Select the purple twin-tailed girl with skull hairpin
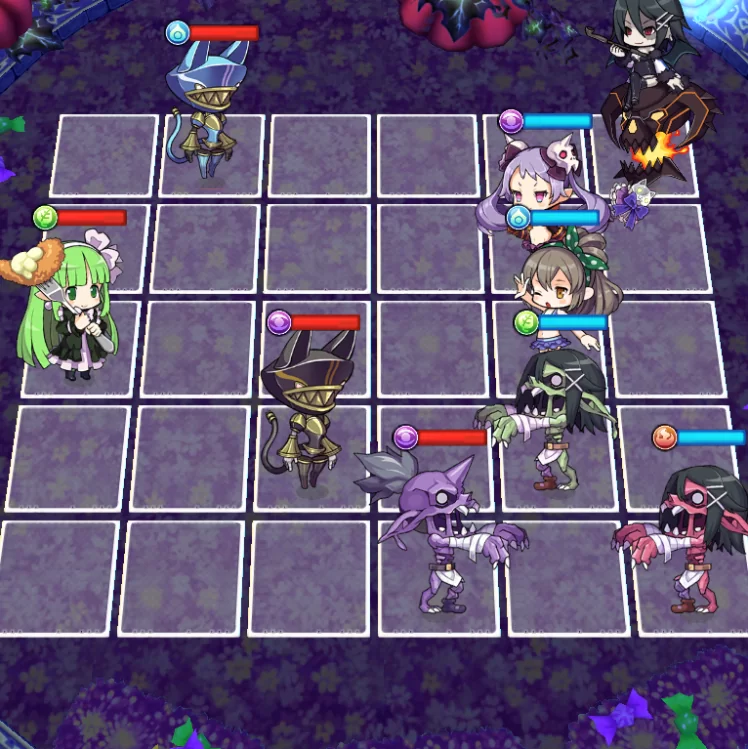The height and width of the screenshot is (749, 748). pyautogui.click(x=538, y=185)
